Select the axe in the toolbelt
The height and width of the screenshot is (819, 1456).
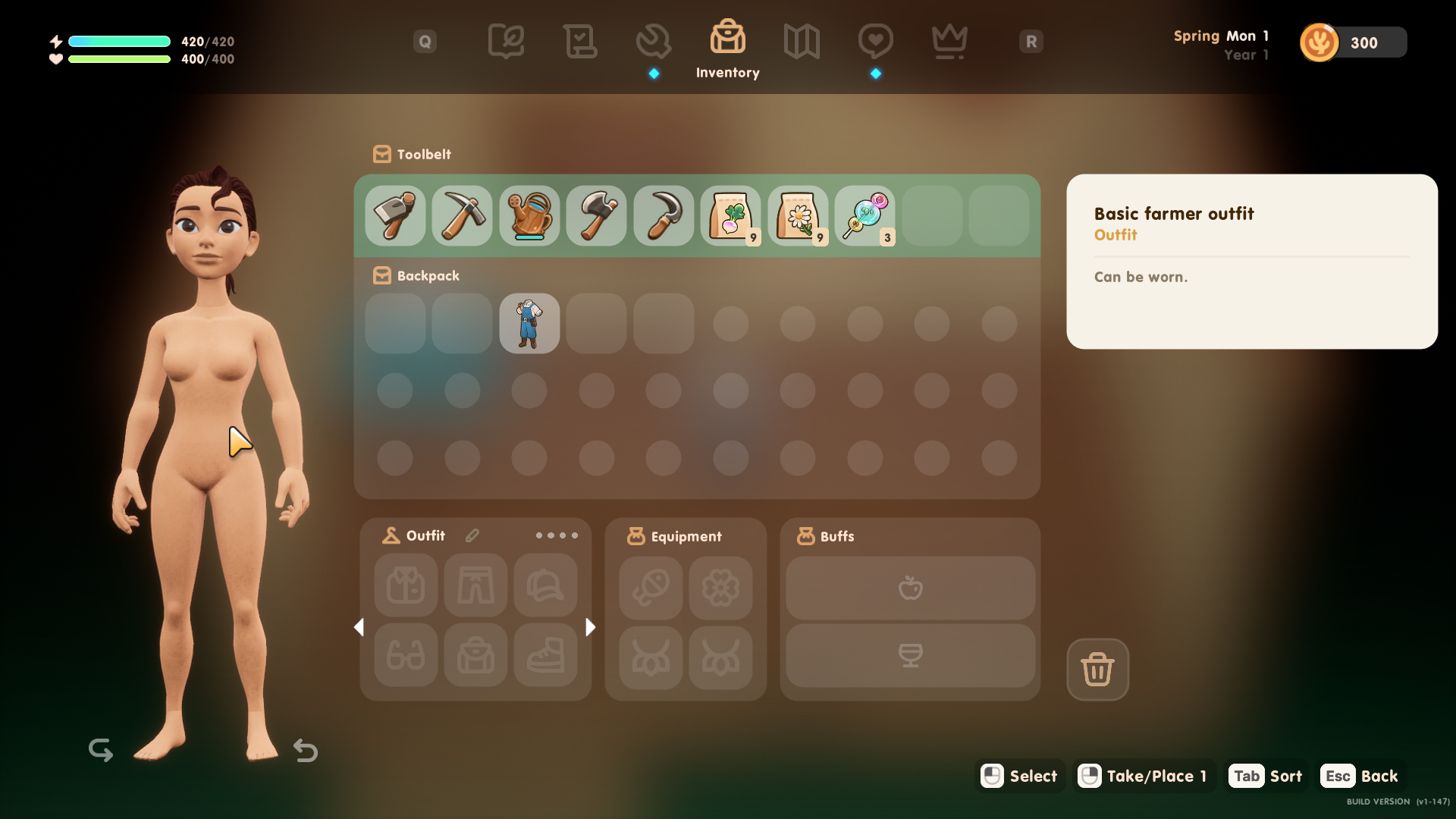tap(596, 216)
